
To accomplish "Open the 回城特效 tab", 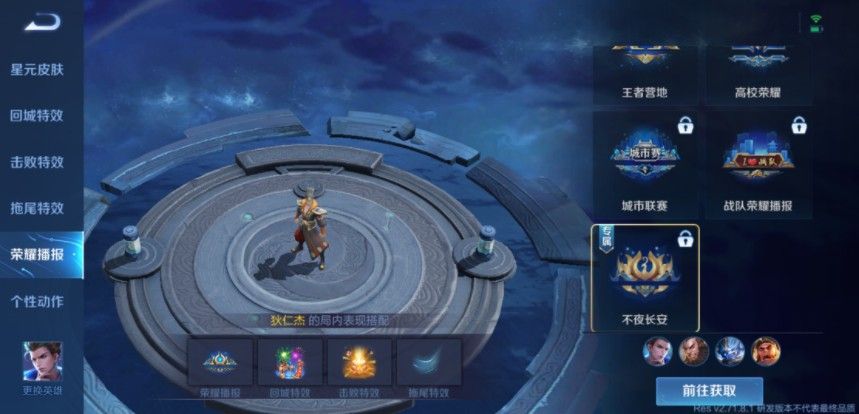I will tap(37, 115).
